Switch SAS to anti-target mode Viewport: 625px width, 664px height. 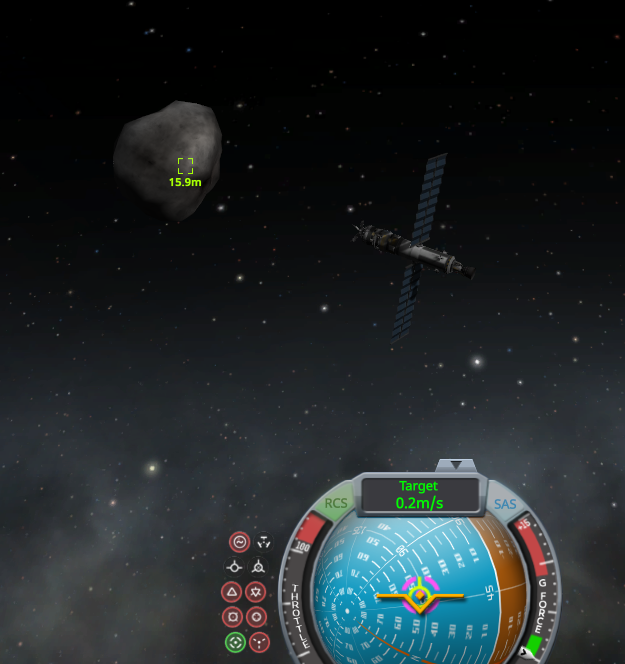(x=260, y=641)
